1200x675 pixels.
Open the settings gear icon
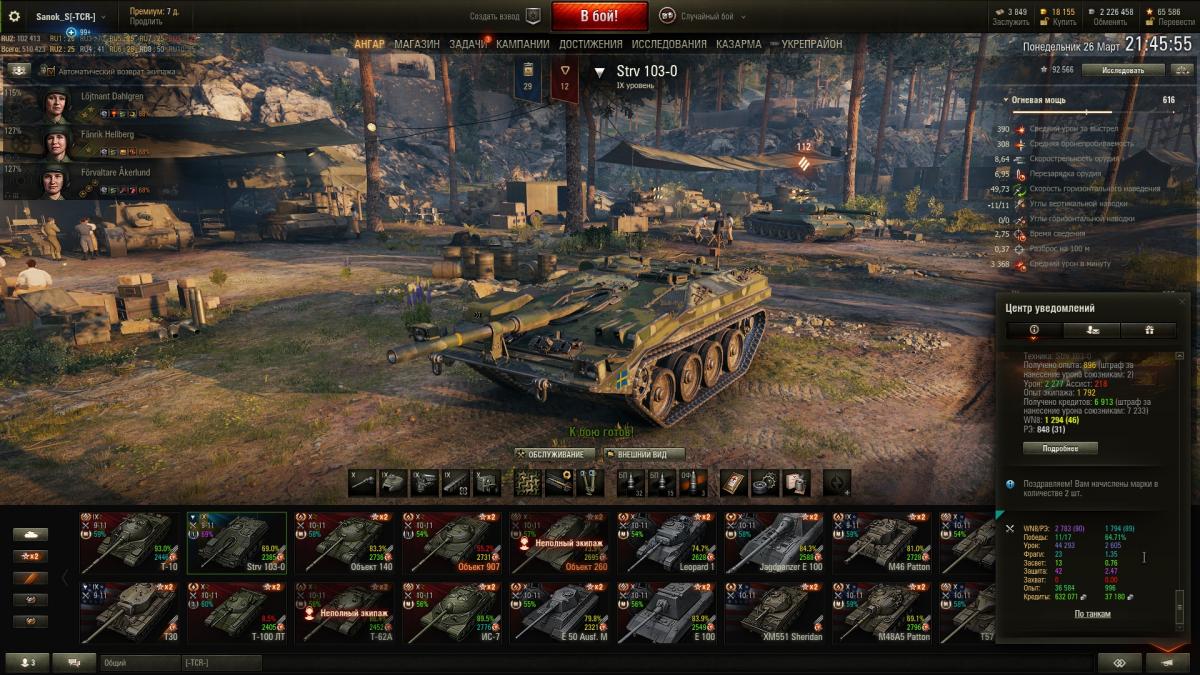[14, 16]
